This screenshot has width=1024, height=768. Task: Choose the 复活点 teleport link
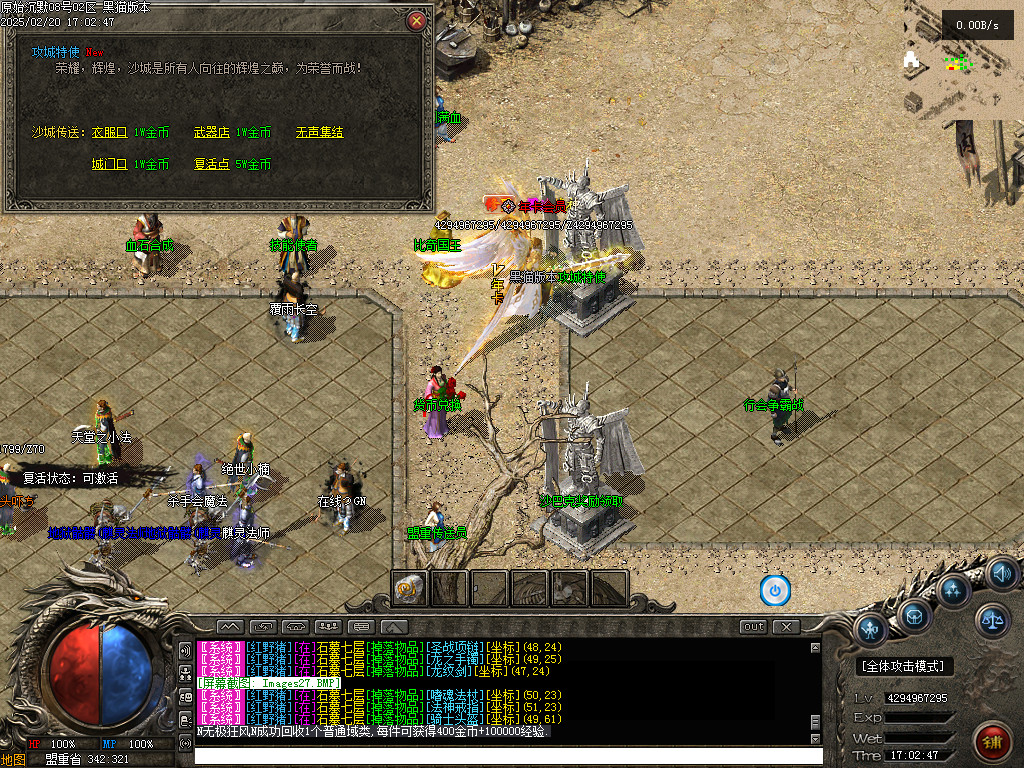click(x=212, y=164)
